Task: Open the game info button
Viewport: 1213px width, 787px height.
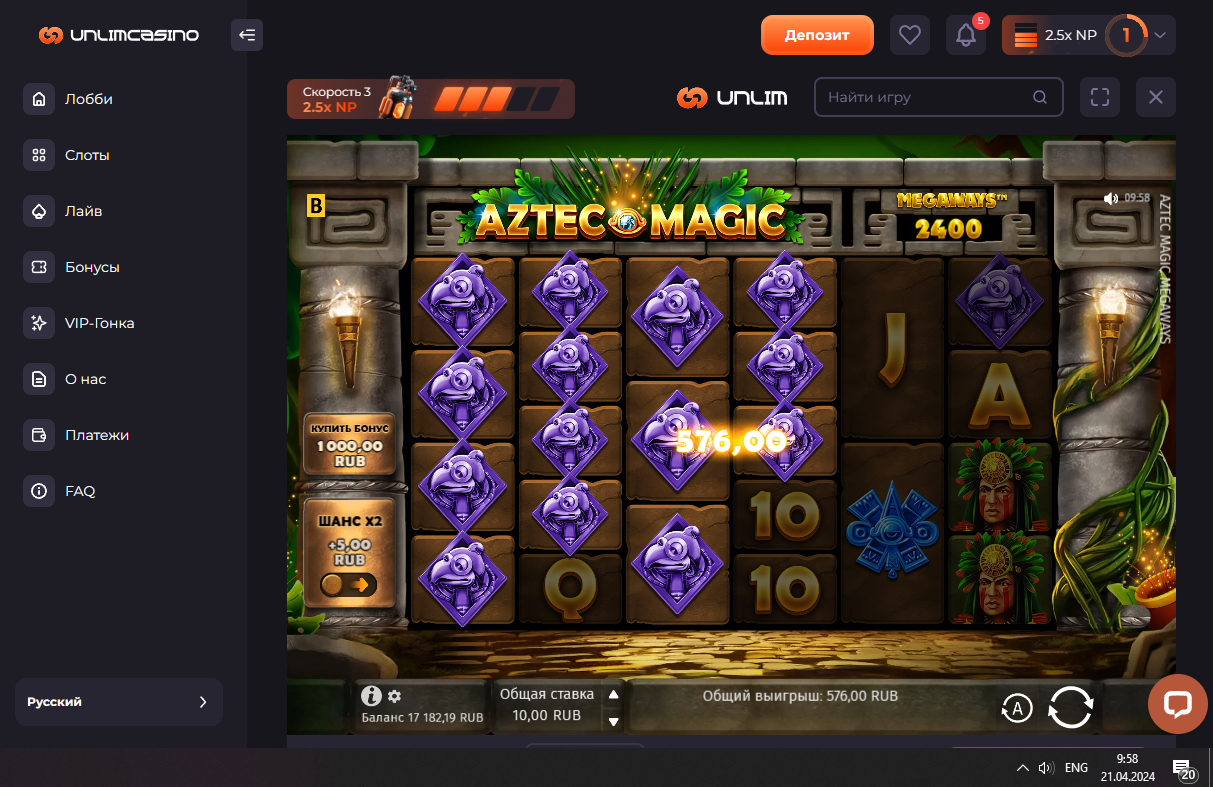Action: tap(371, 696)
